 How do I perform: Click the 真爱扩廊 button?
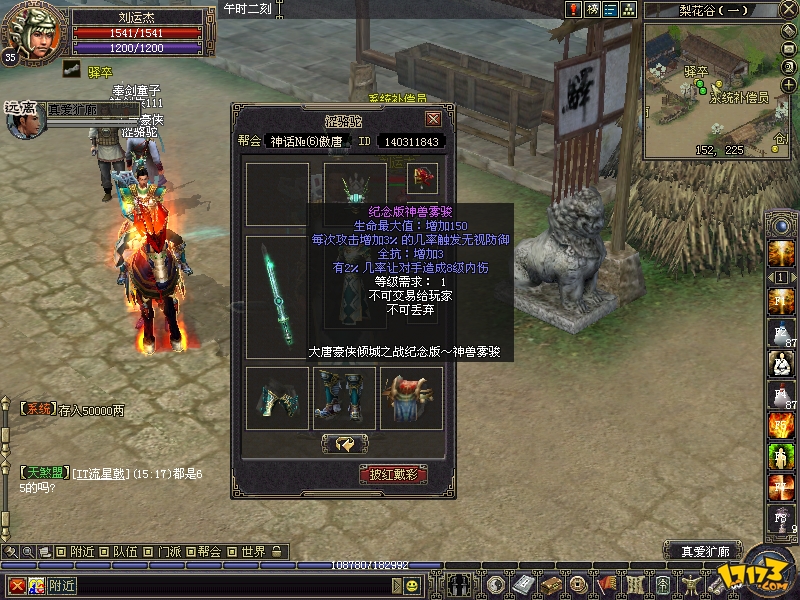click(x=705, y=551)
